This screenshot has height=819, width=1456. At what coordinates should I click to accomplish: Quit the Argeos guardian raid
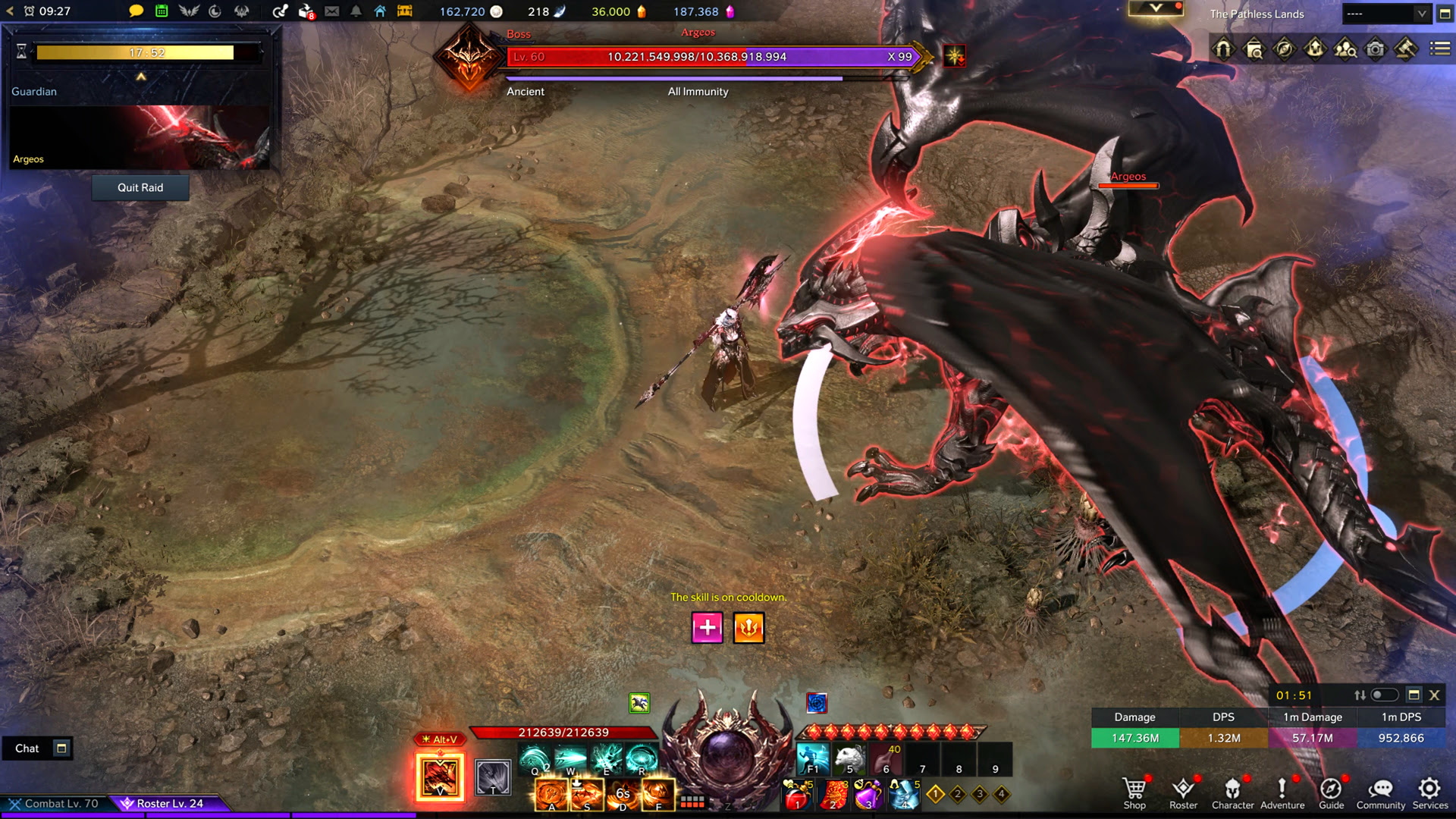click(140, 187)
